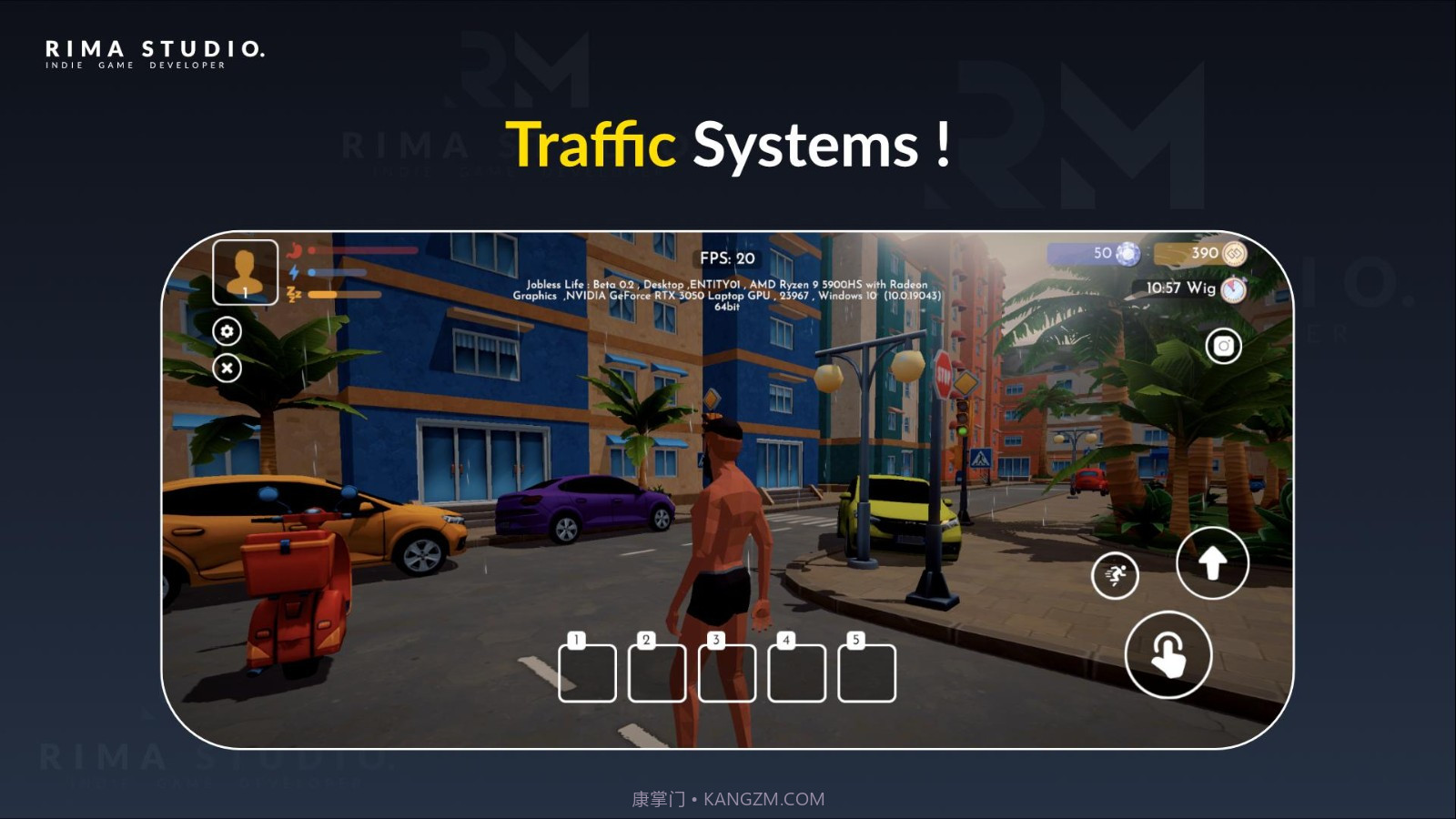Open the player profile portrait
The height and width of the screenshot is (819, 1456).
coord(245,271)
